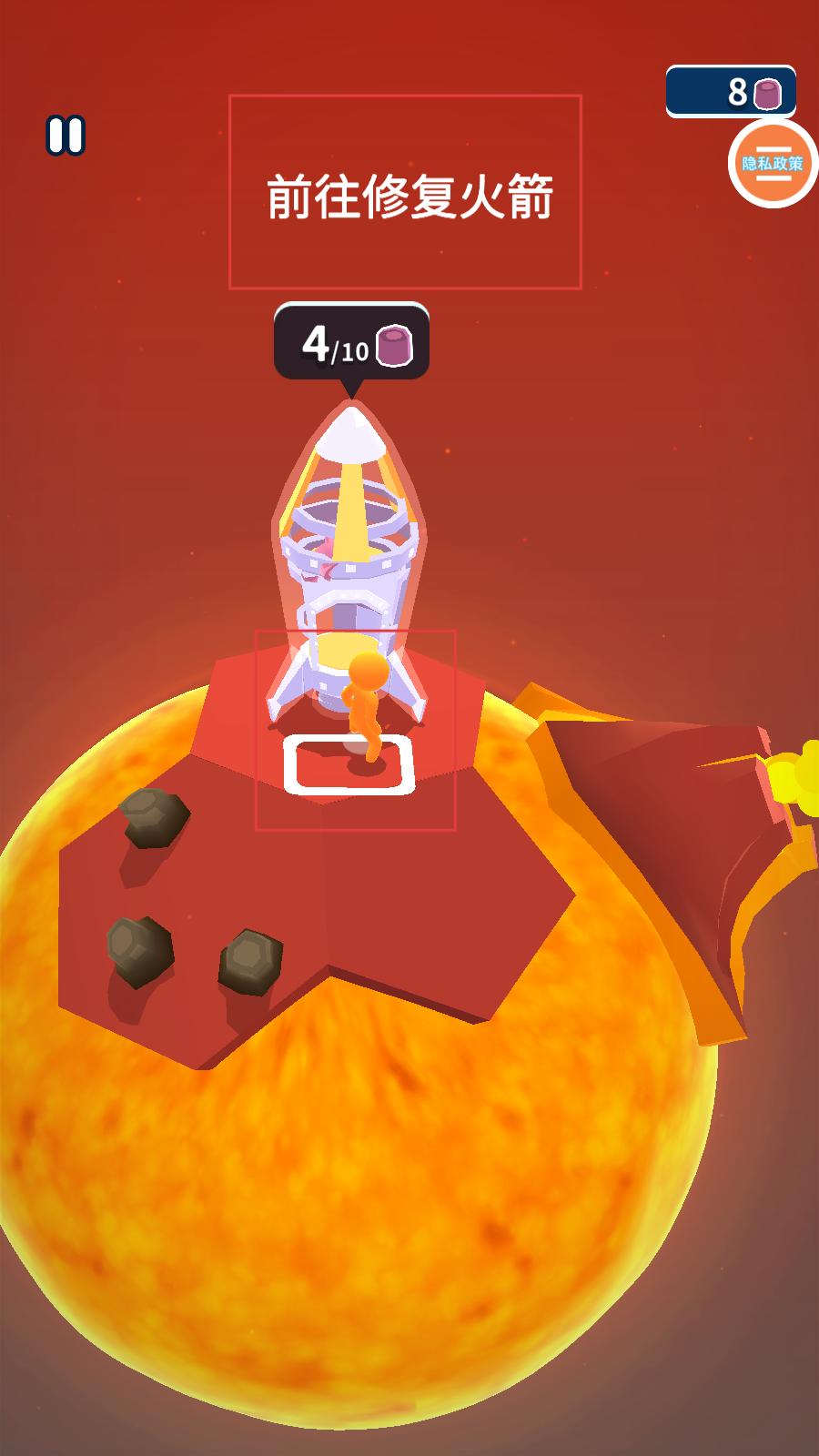
Task: Pause the game
Action: [66, 136]
